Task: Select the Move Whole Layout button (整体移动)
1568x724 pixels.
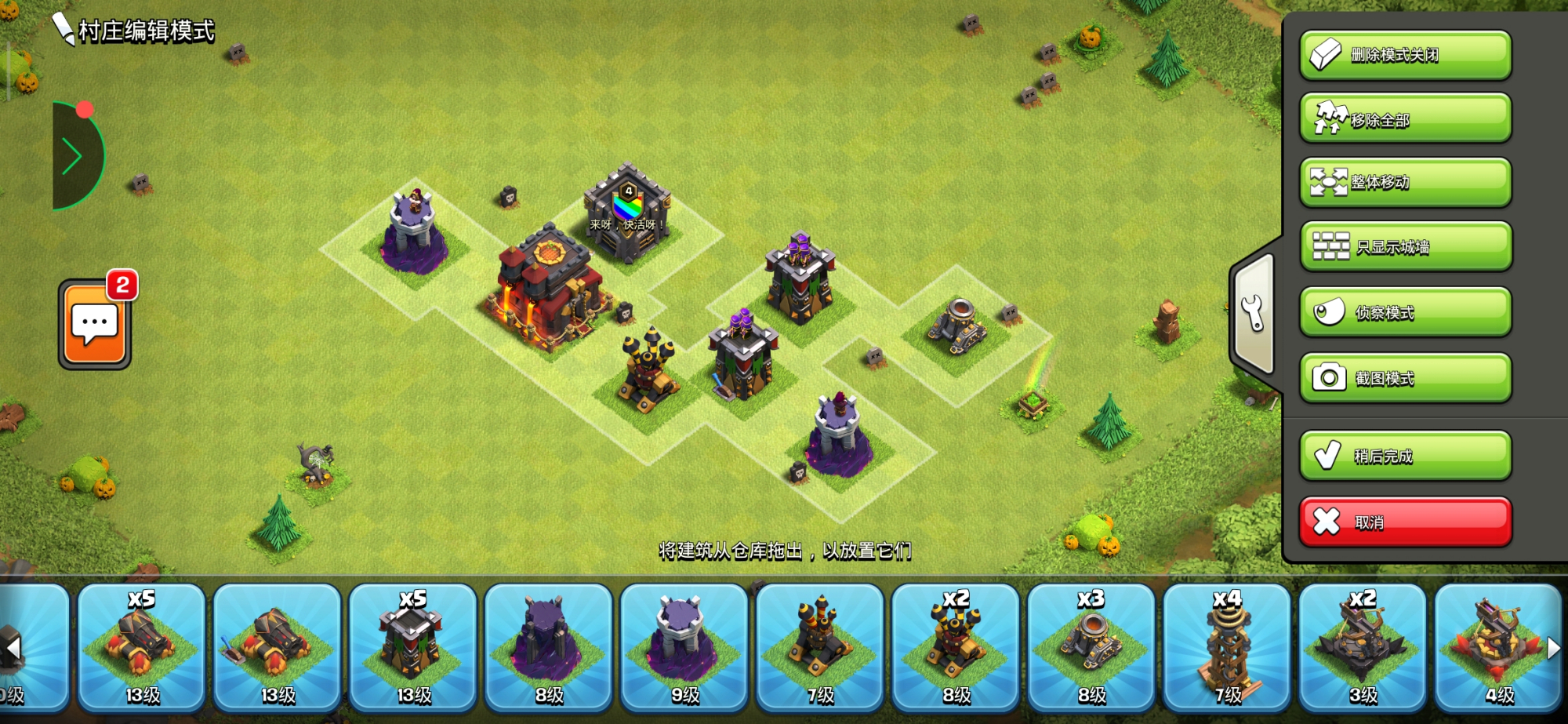Action: [x=1405, y=182]
